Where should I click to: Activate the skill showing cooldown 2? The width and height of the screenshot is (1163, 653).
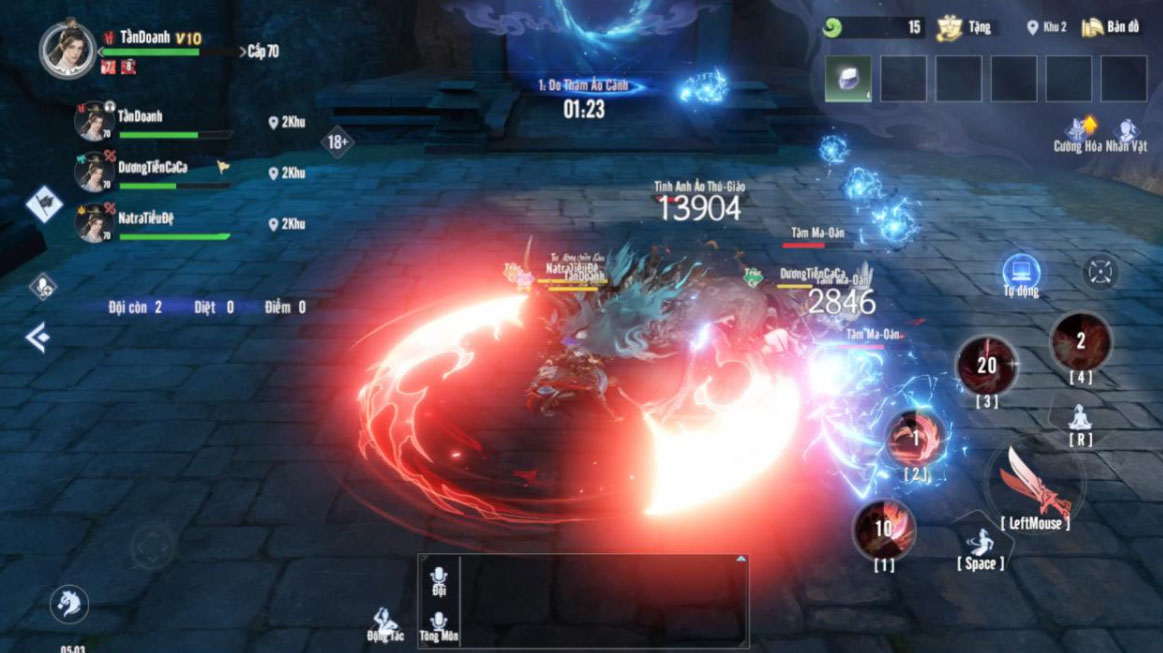[x=1080, y=342]
